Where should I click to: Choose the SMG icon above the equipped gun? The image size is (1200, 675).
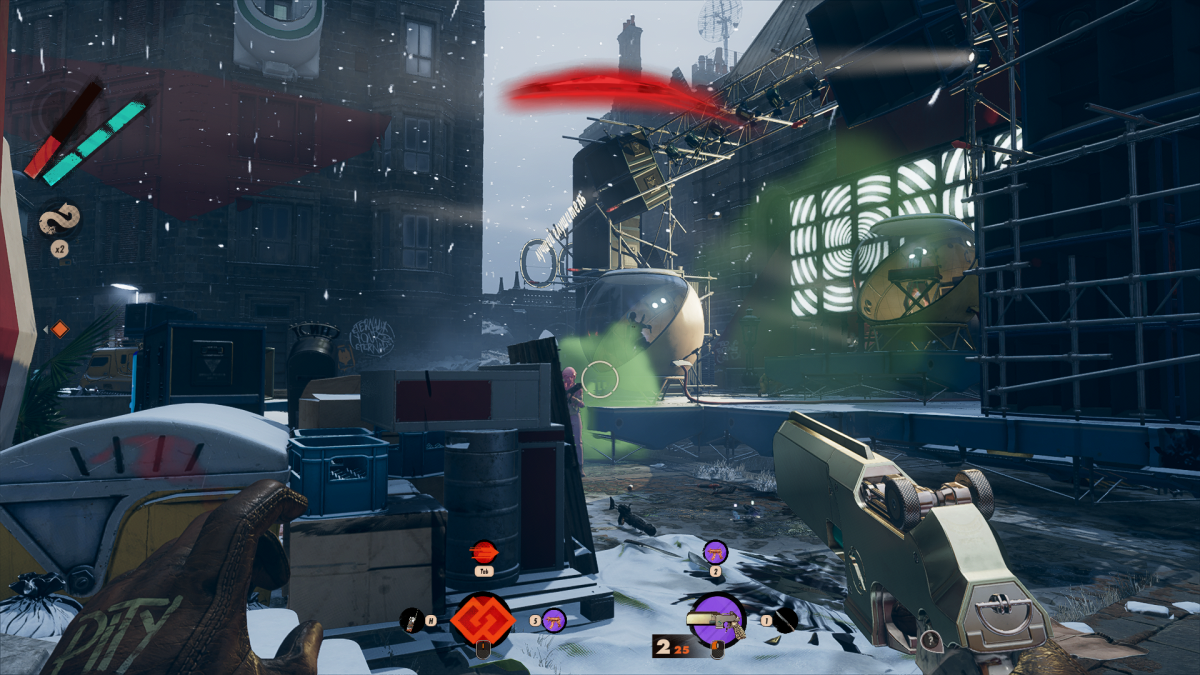tap(715, 551)
